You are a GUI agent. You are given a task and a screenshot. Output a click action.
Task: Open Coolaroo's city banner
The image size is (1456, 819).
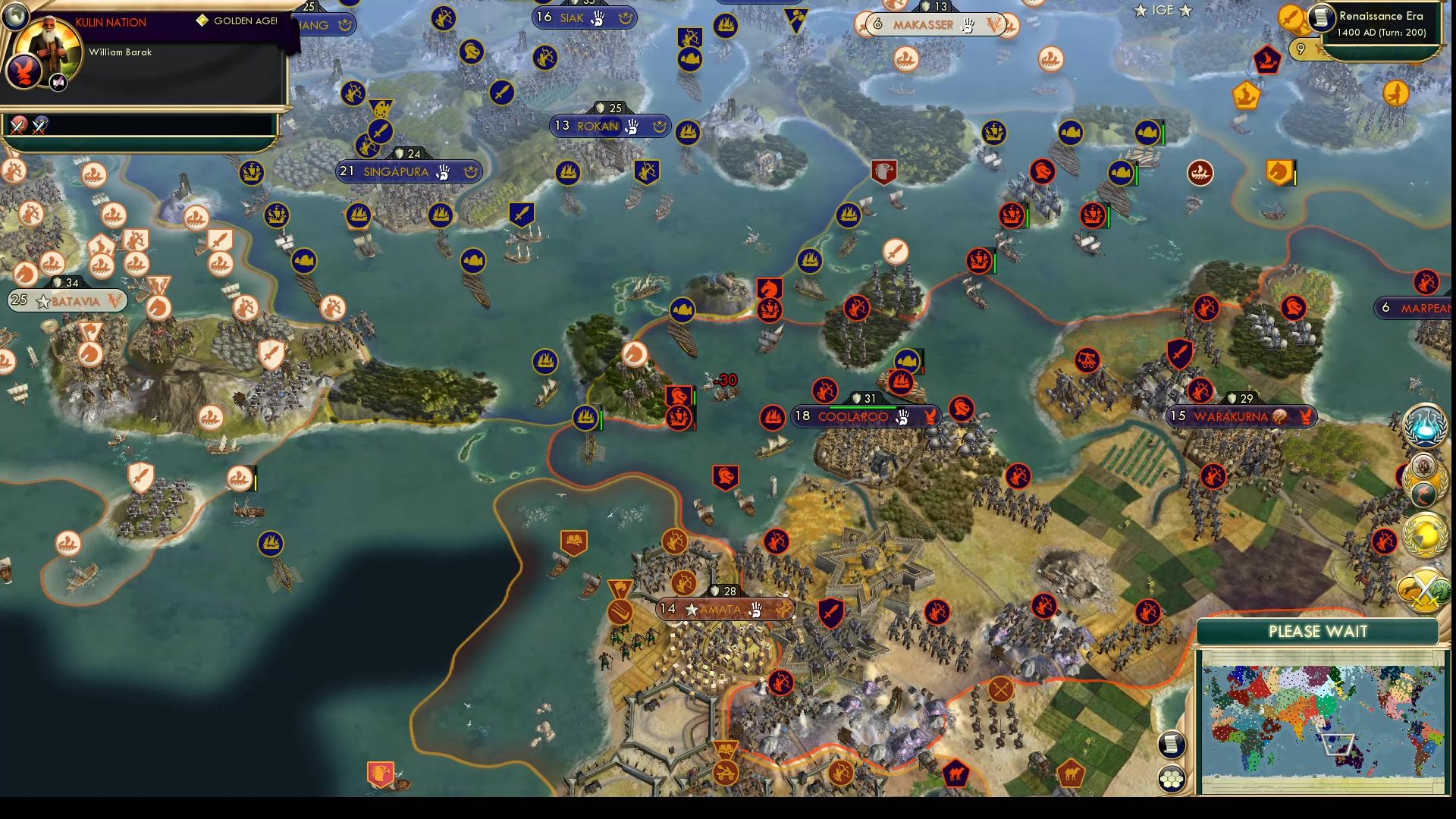coord(864,416)
